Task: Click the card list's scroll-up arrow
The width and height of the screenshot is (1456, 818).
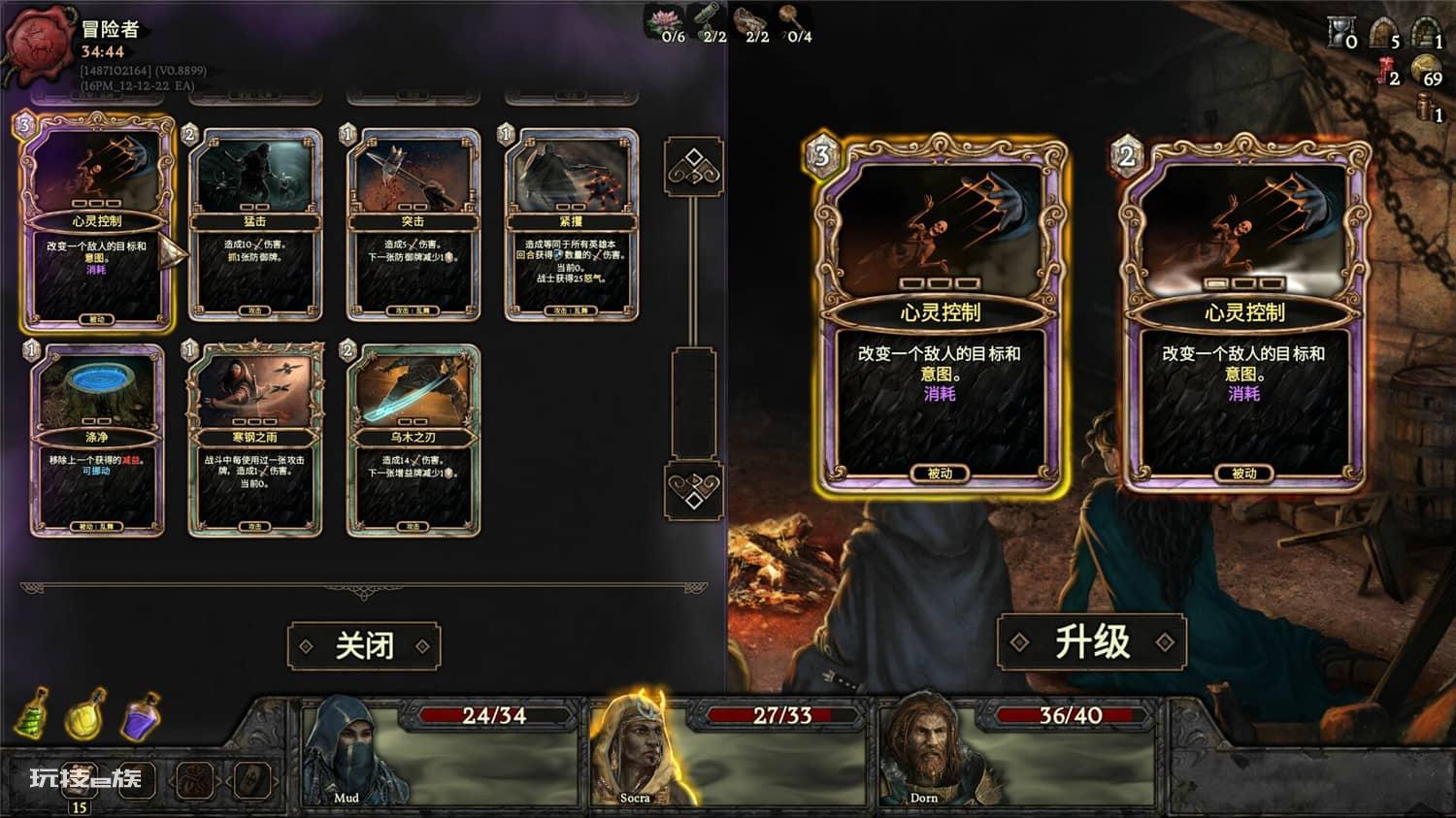Action: (x=693, y=167)
